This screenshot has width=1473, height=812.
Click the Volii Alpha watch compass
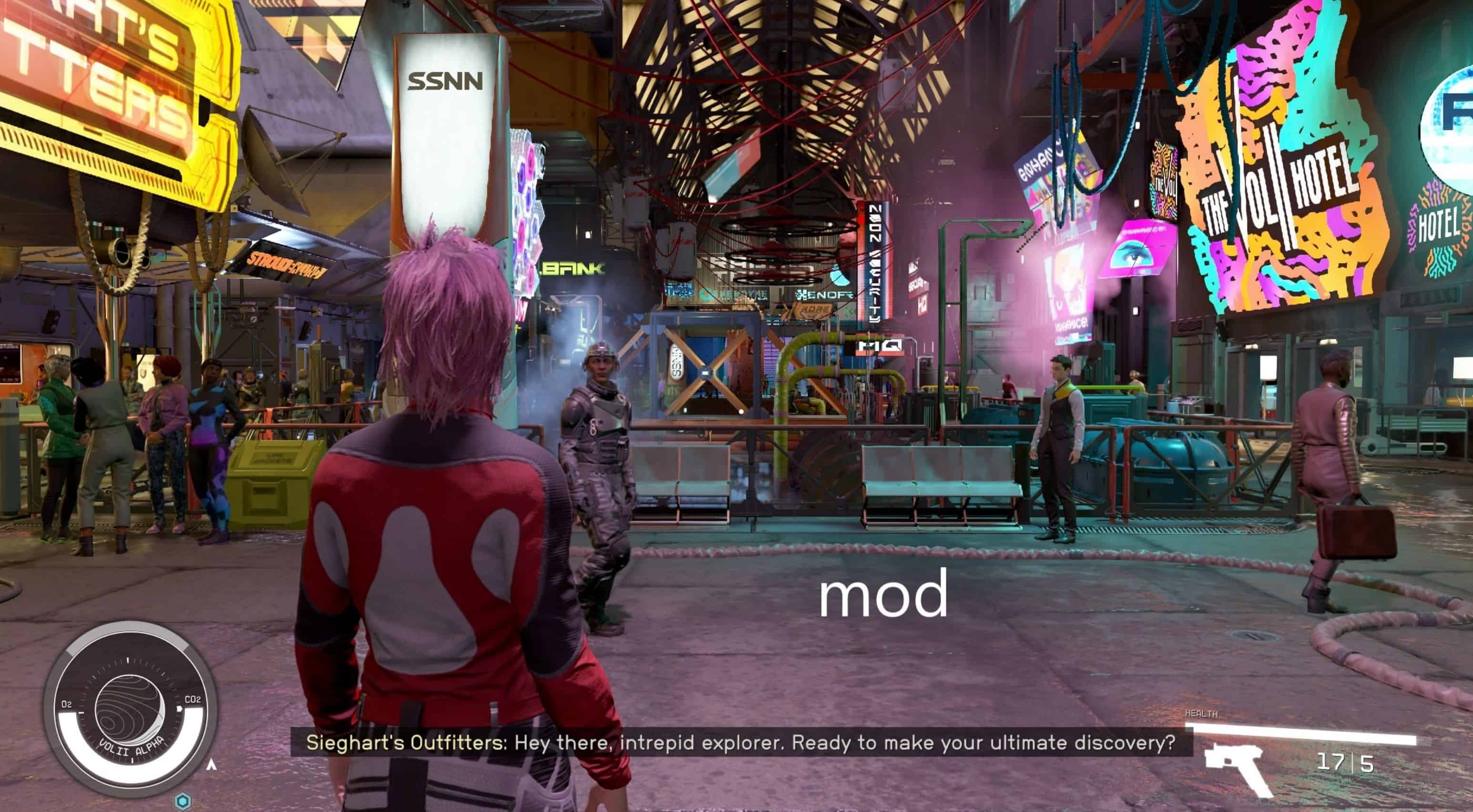130,709
